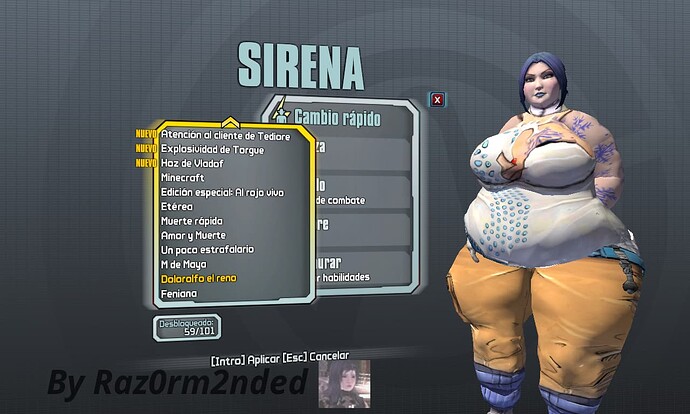This screenshot has height=414, width=690.
Task: Click the Muerte rápida entry
Action: point(191,220)
